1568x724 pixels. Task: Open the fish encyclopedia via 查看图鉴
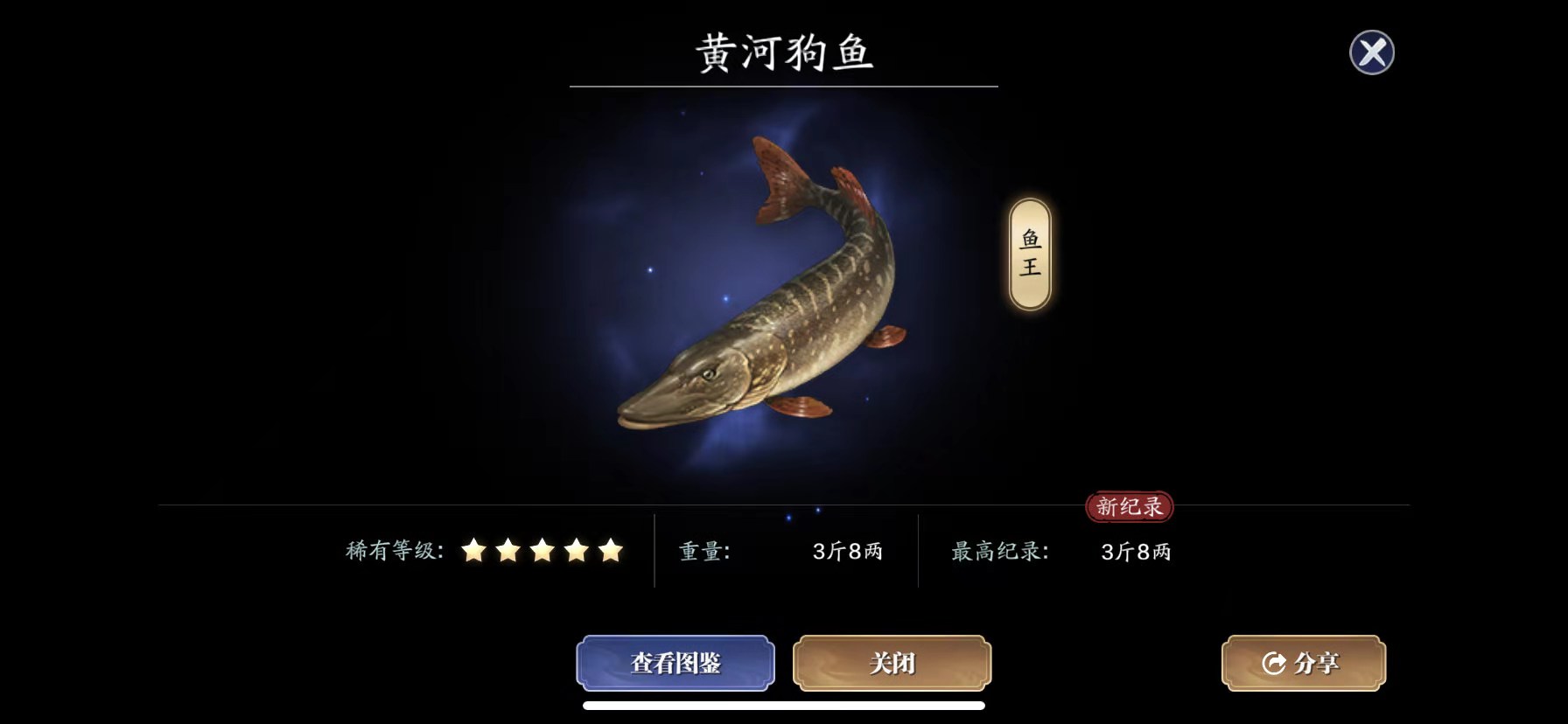[x=675, y=664]
